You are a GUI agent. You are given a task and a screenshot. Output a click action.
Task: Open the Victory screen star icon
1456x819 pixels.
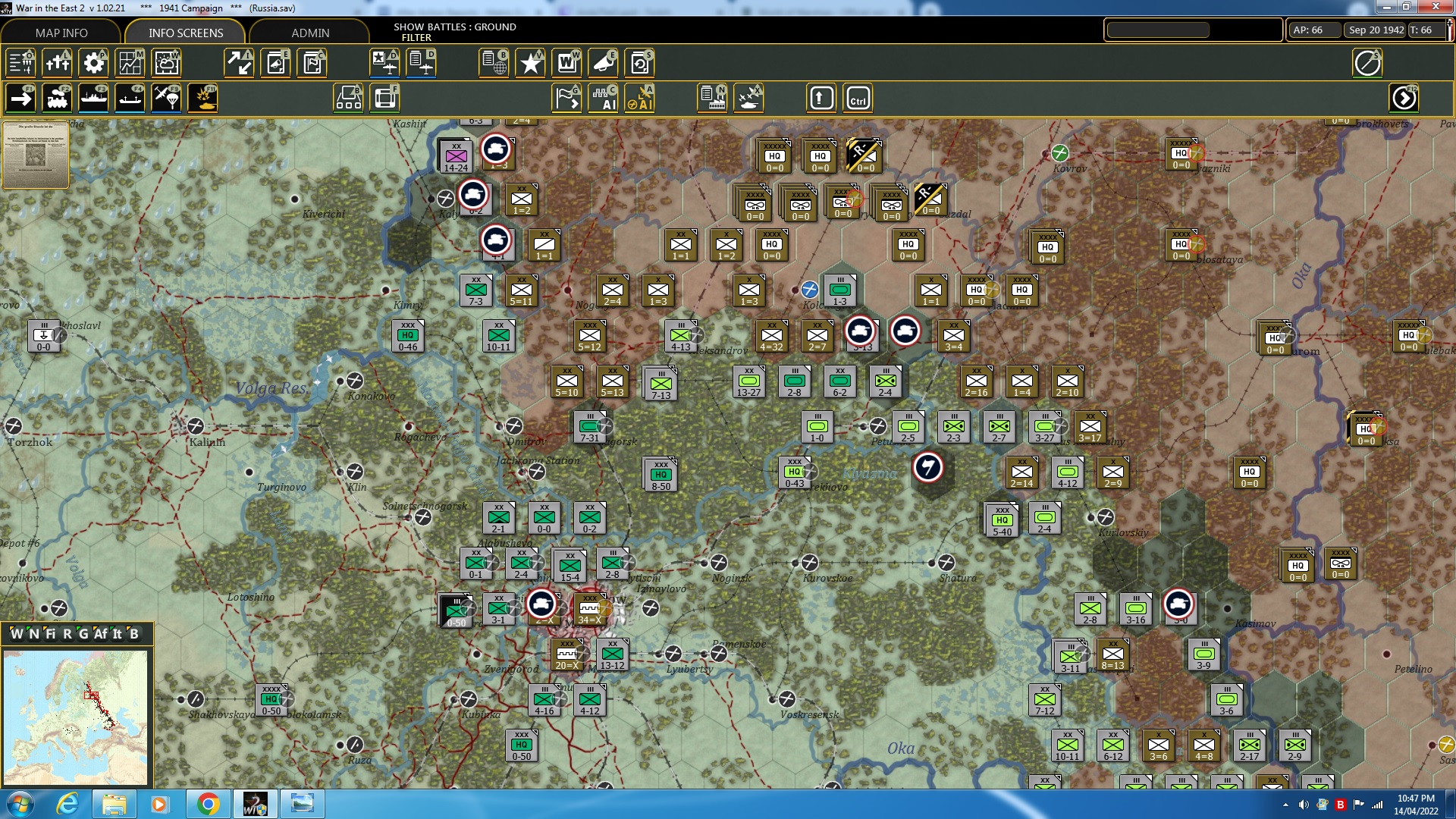click(x=530, y=63)
